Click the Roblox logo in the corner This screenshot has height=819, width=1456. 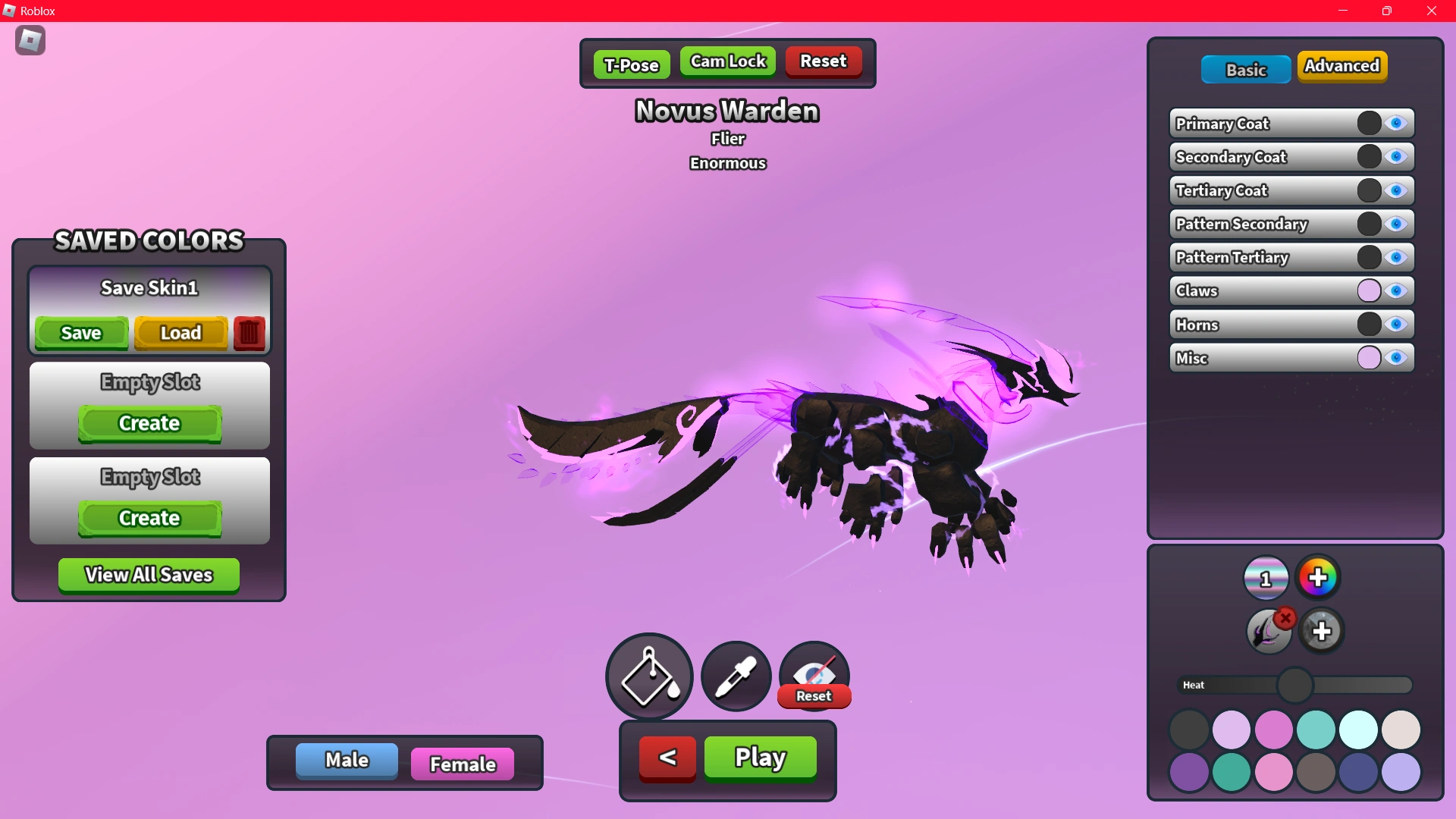pos(30,40)
